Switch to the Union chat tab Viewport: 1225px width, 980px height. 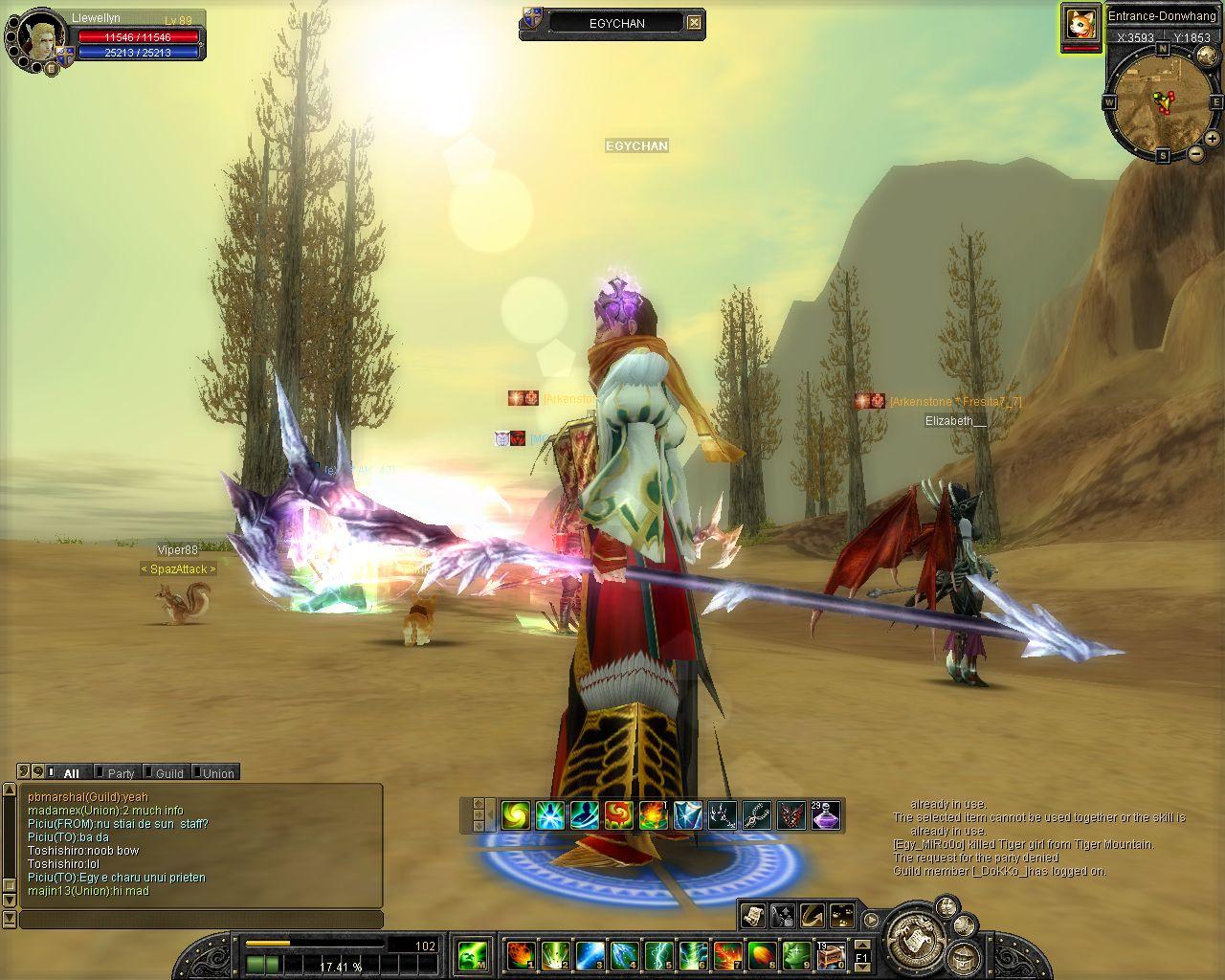217,773
